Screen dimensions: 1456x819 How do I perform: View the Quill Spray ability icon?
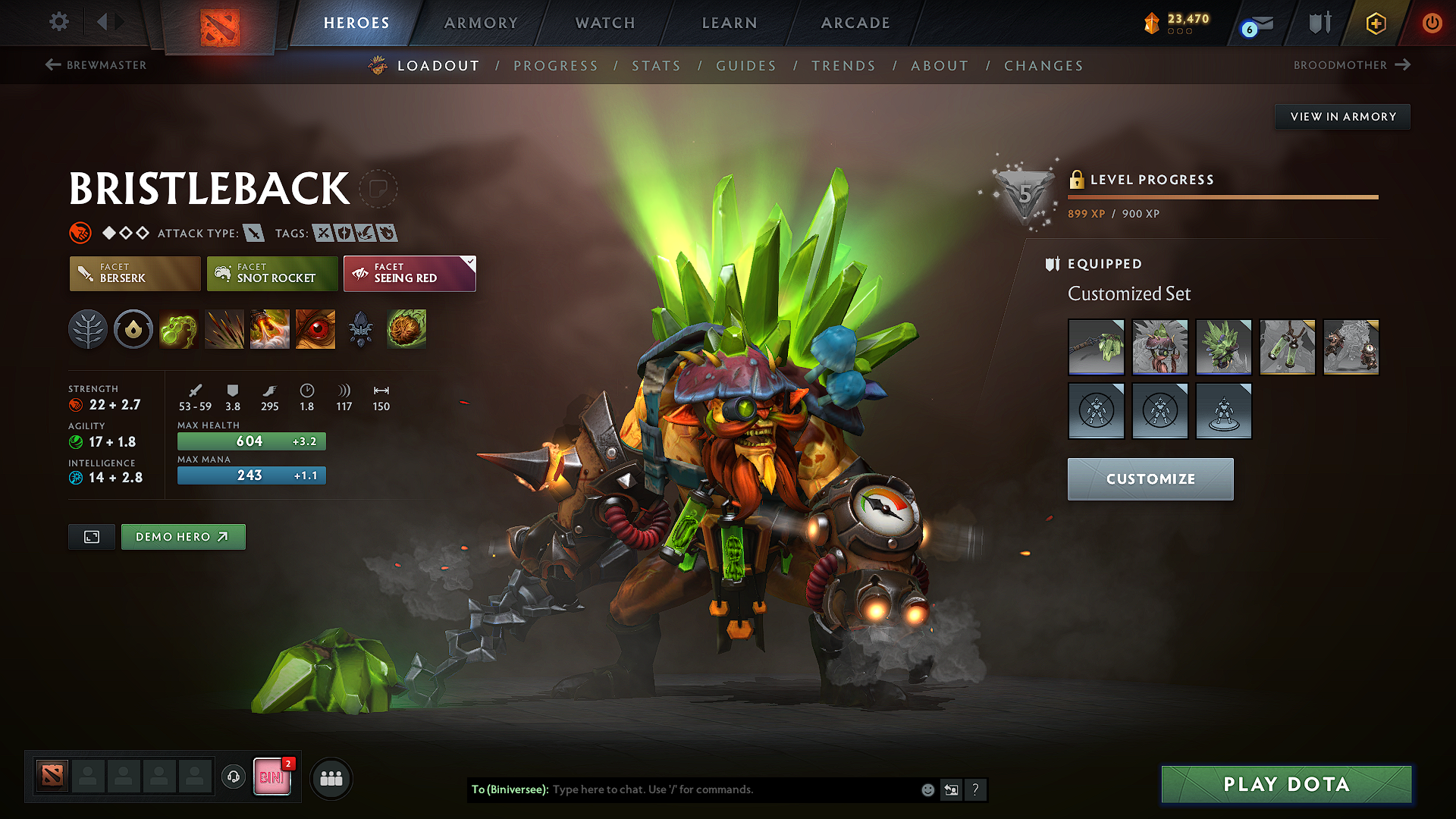224,329
